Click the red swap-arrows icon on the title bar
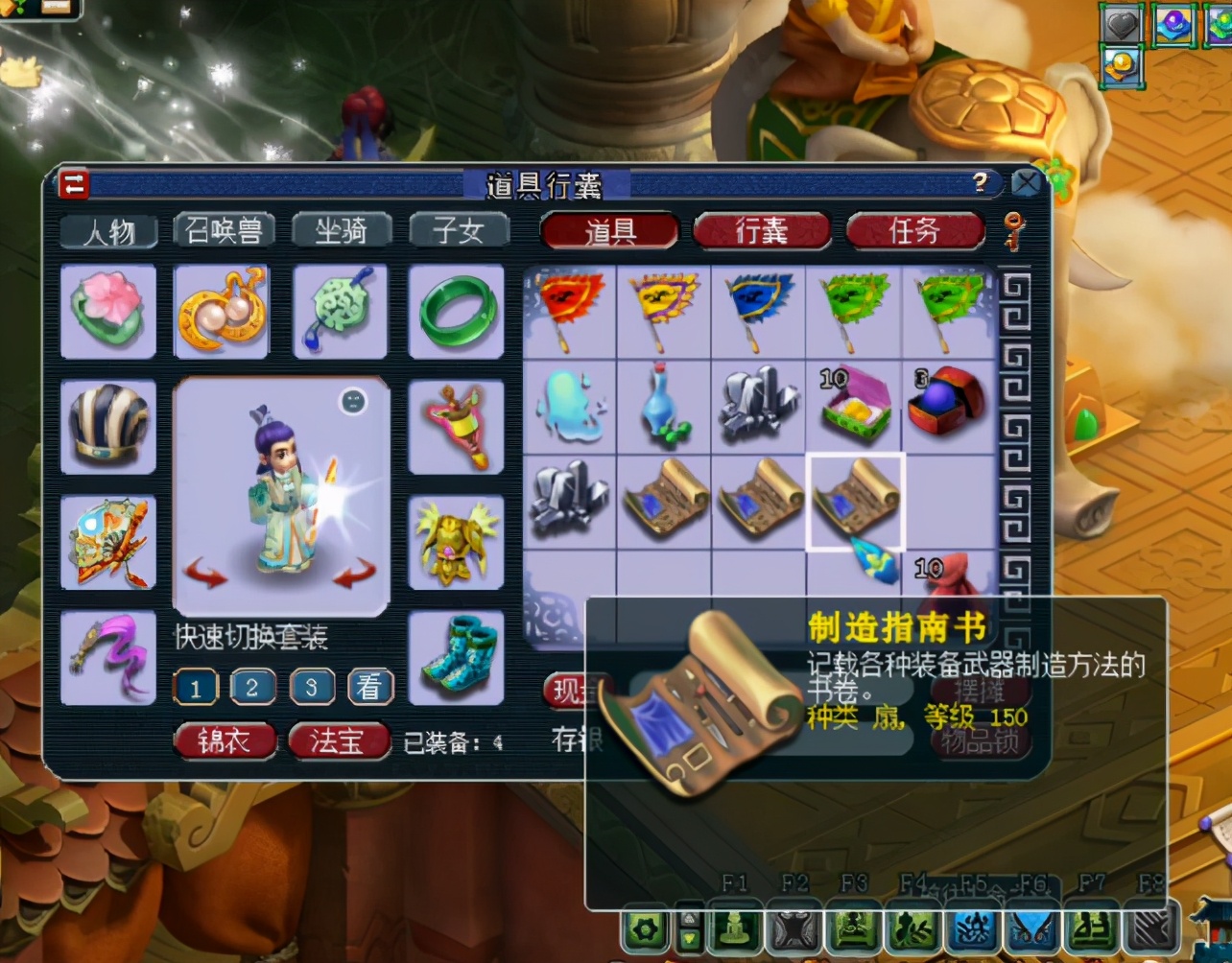Screen dimensions: 1232x963 coord(72,183)
